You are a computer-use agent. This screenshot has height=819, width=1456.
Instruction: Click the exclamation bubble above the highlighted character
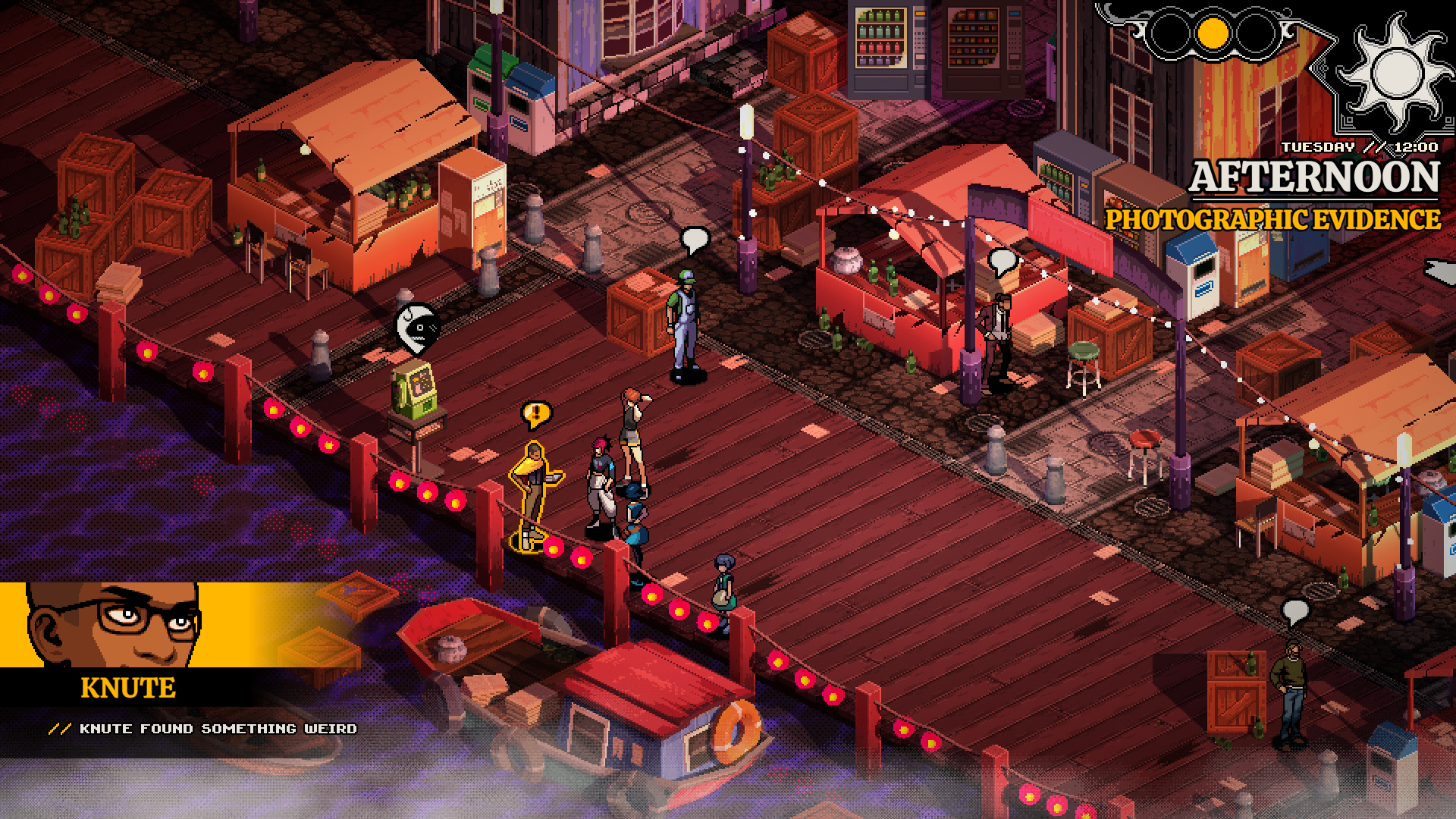537,414
